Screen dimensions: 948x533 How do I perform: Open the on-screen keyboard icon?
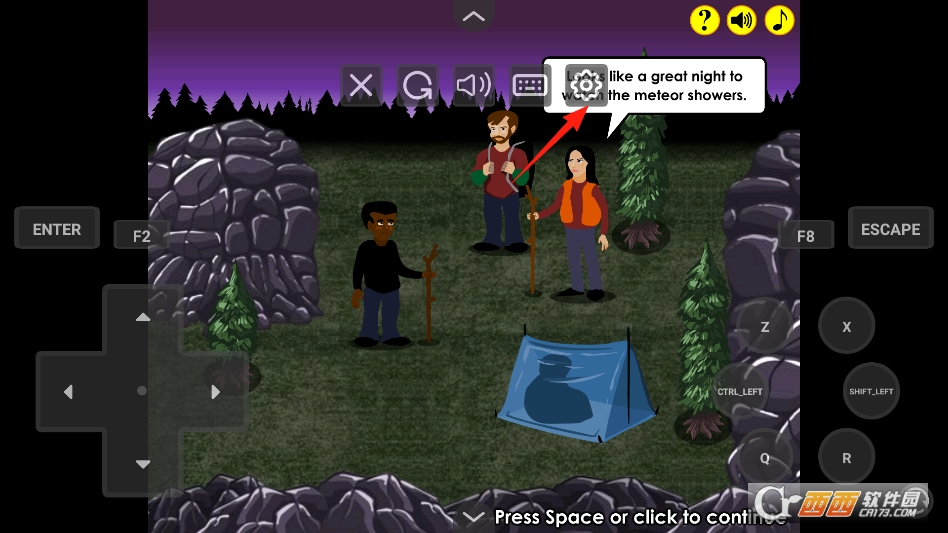[530, 86]
